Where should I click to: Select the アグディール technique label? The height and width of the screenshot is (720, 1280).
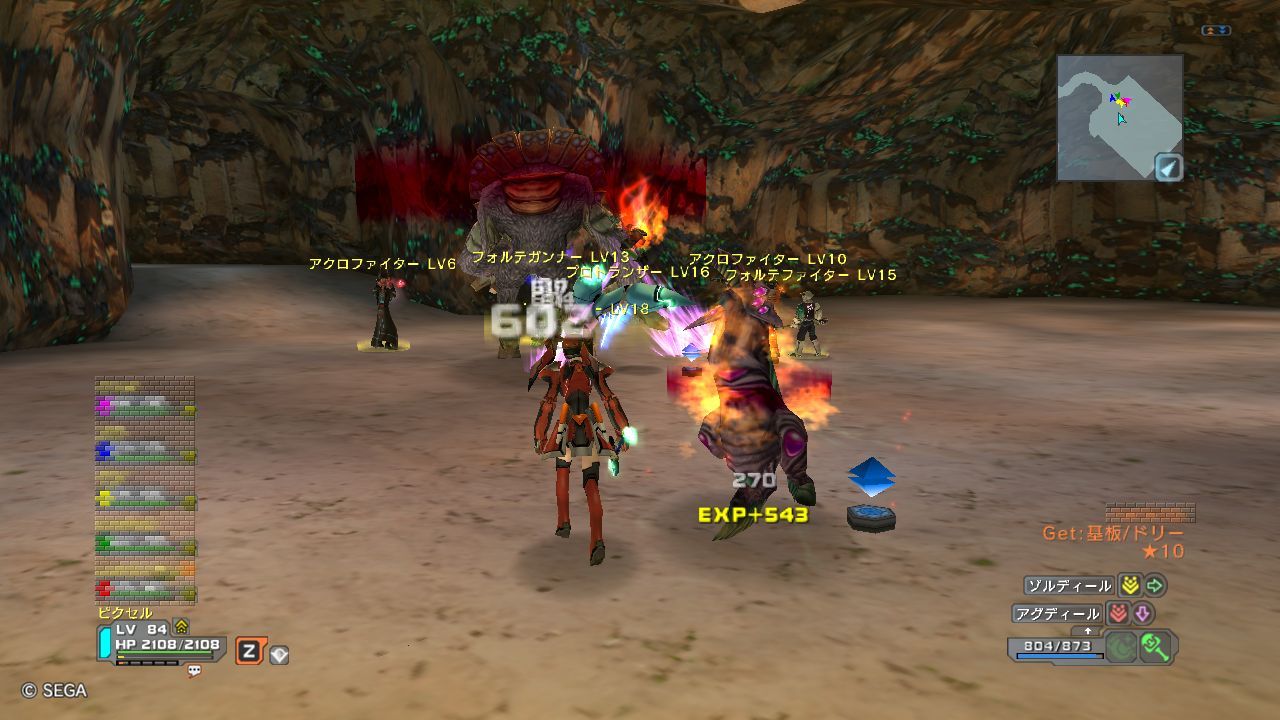tap(1056, 614)
